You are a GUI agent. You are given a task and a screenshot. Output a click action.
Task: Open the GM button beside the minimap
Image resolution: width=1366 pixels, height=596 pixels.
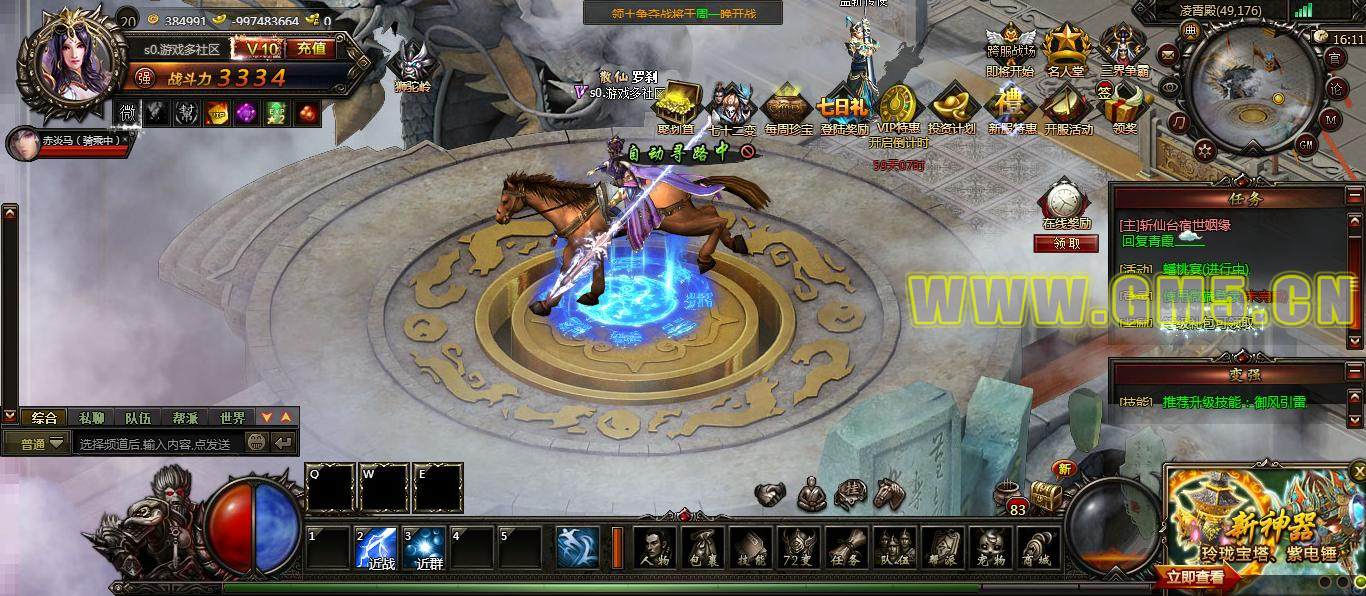tap(1305, 144)
